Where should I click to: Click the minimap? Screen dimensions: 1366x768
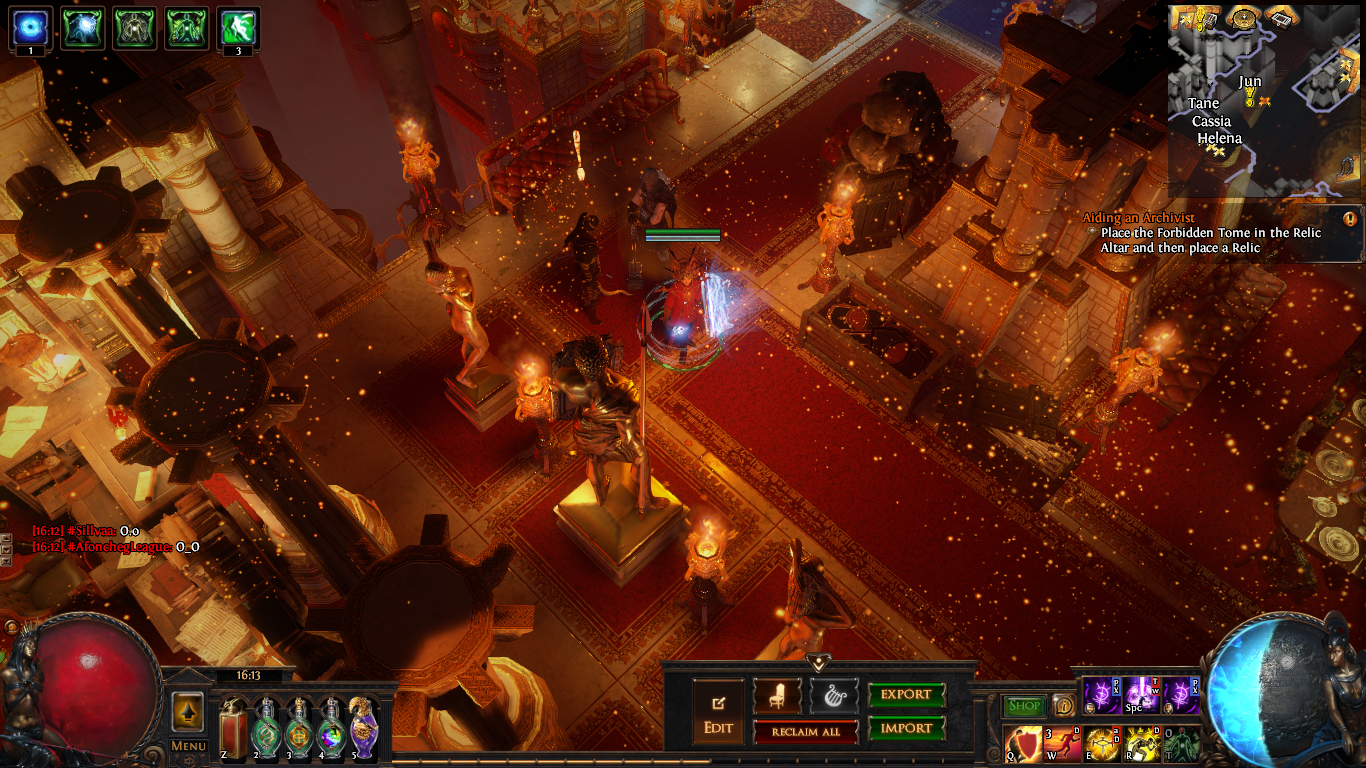point(1264,98)
